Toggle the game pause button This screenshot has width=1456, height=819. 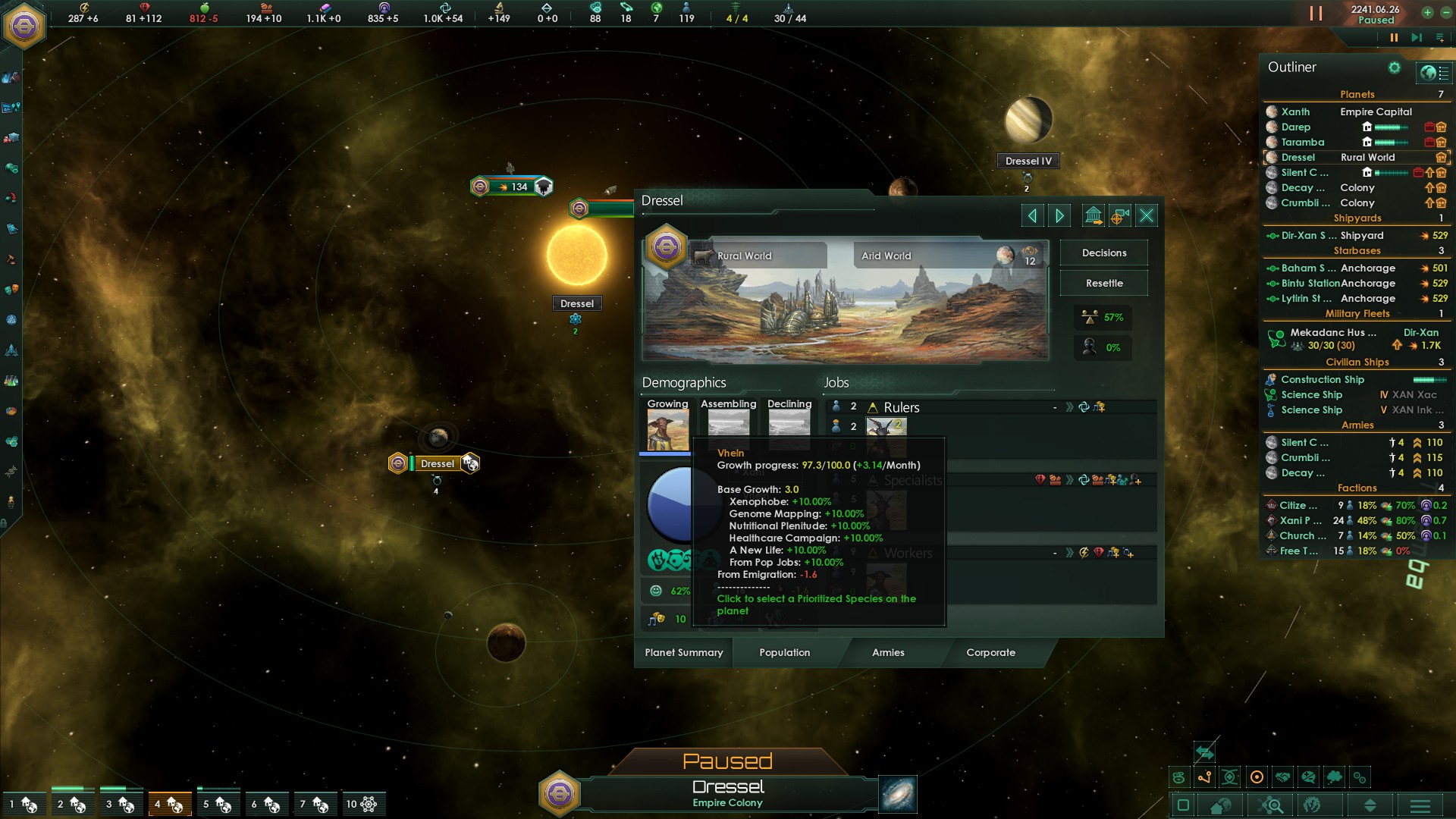click(1393, 37)
